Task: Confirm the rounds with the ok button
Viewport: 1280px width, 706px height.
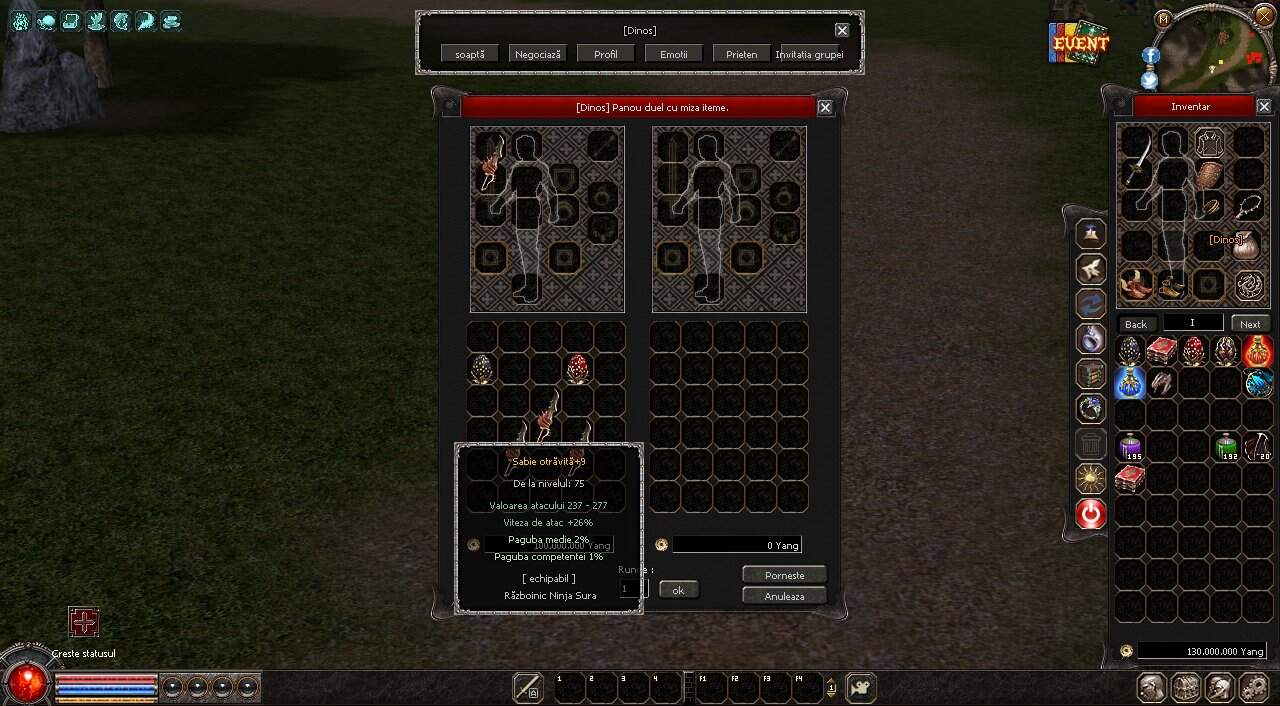Action: 678,590
